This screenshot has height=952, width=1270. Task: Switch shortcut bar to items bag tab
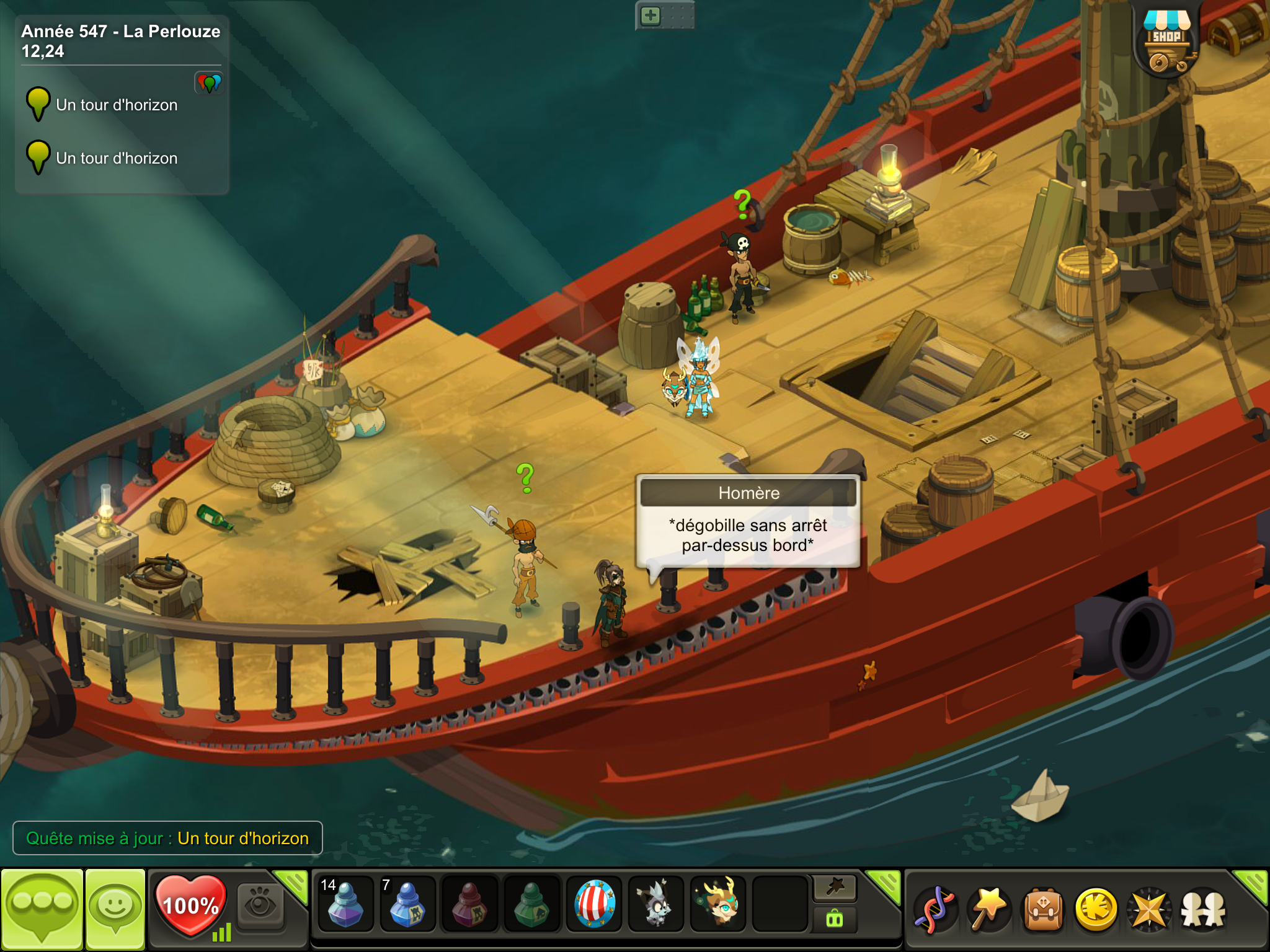point(835,920)
